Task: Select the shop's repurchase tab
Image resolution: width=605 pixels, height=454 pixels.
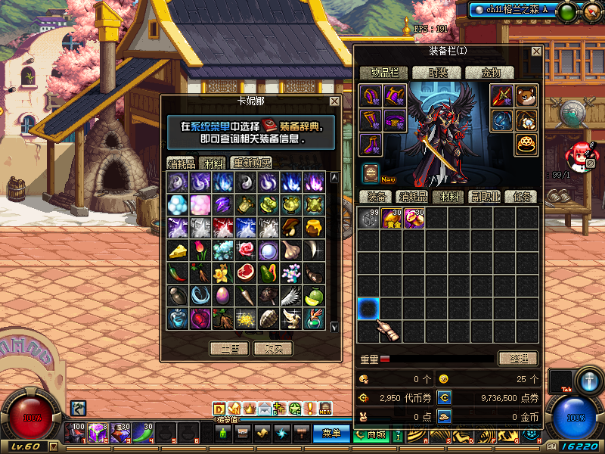Action: click(249, 162)
